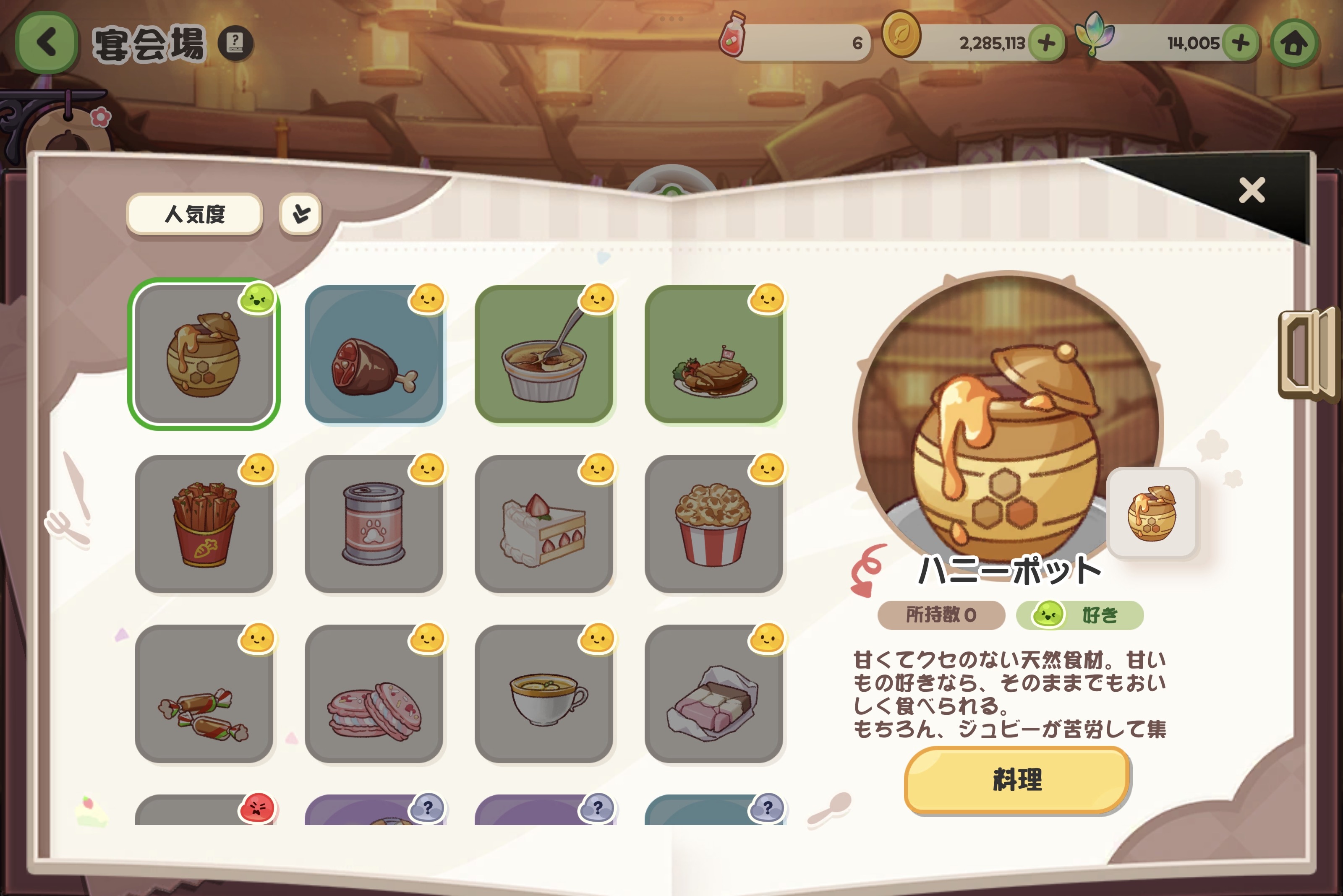Screen dimensions: 1343x896
Task: Open the 人気度 sort dropdown
Action: 194,214
